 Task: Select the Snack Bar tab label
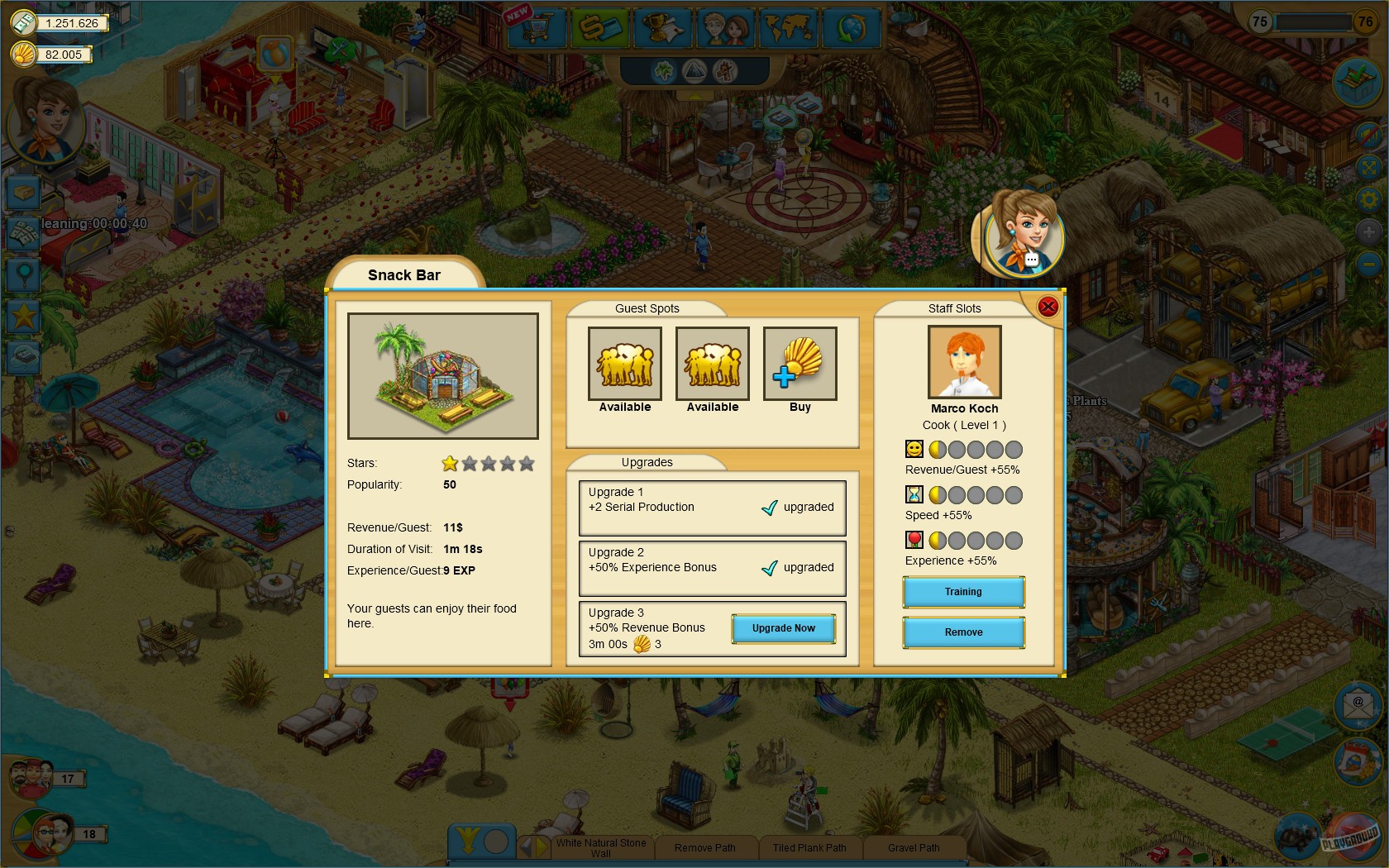coord(404,274)
